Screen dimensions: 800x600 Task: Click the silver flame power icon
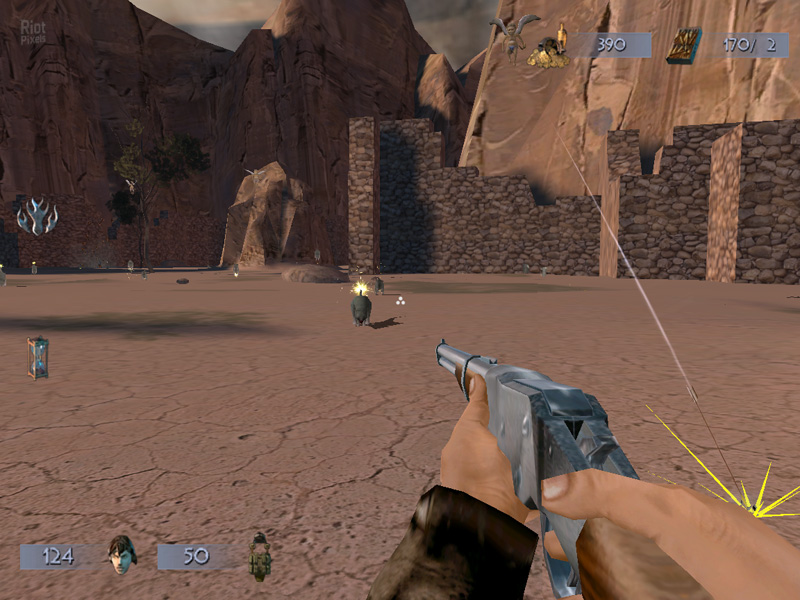[37, 216]
